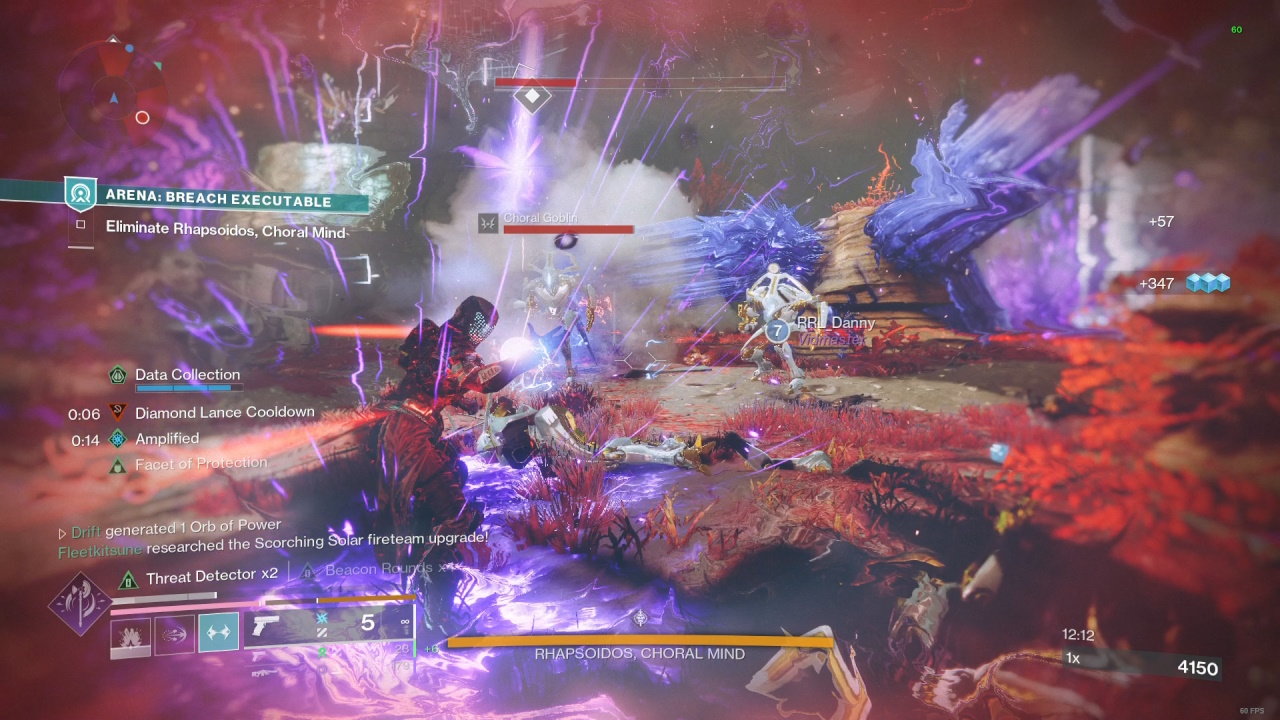Click the Amplified buff icon
Image resolution: width=1280 pixels, height=720 pixels.
[118, 438]
